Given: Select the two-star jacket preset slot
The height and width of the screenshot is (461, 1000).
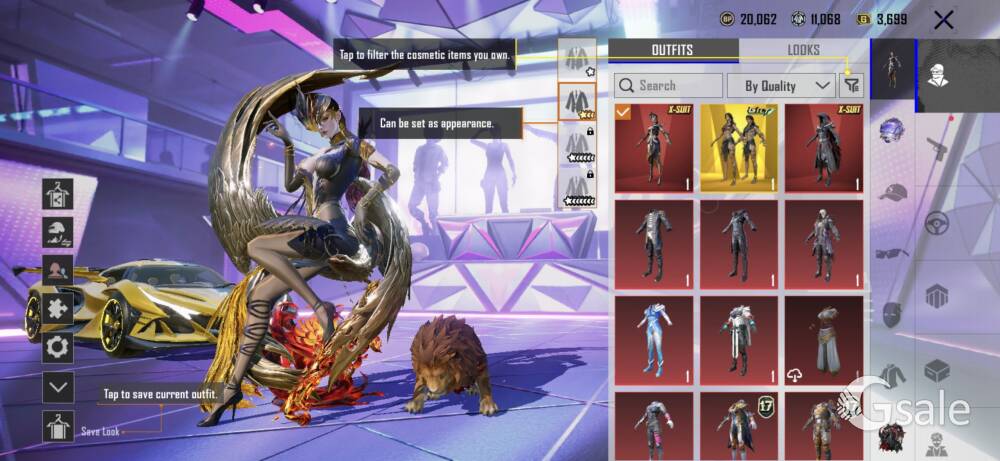Looking at the screenshot, I should [577, 101].
